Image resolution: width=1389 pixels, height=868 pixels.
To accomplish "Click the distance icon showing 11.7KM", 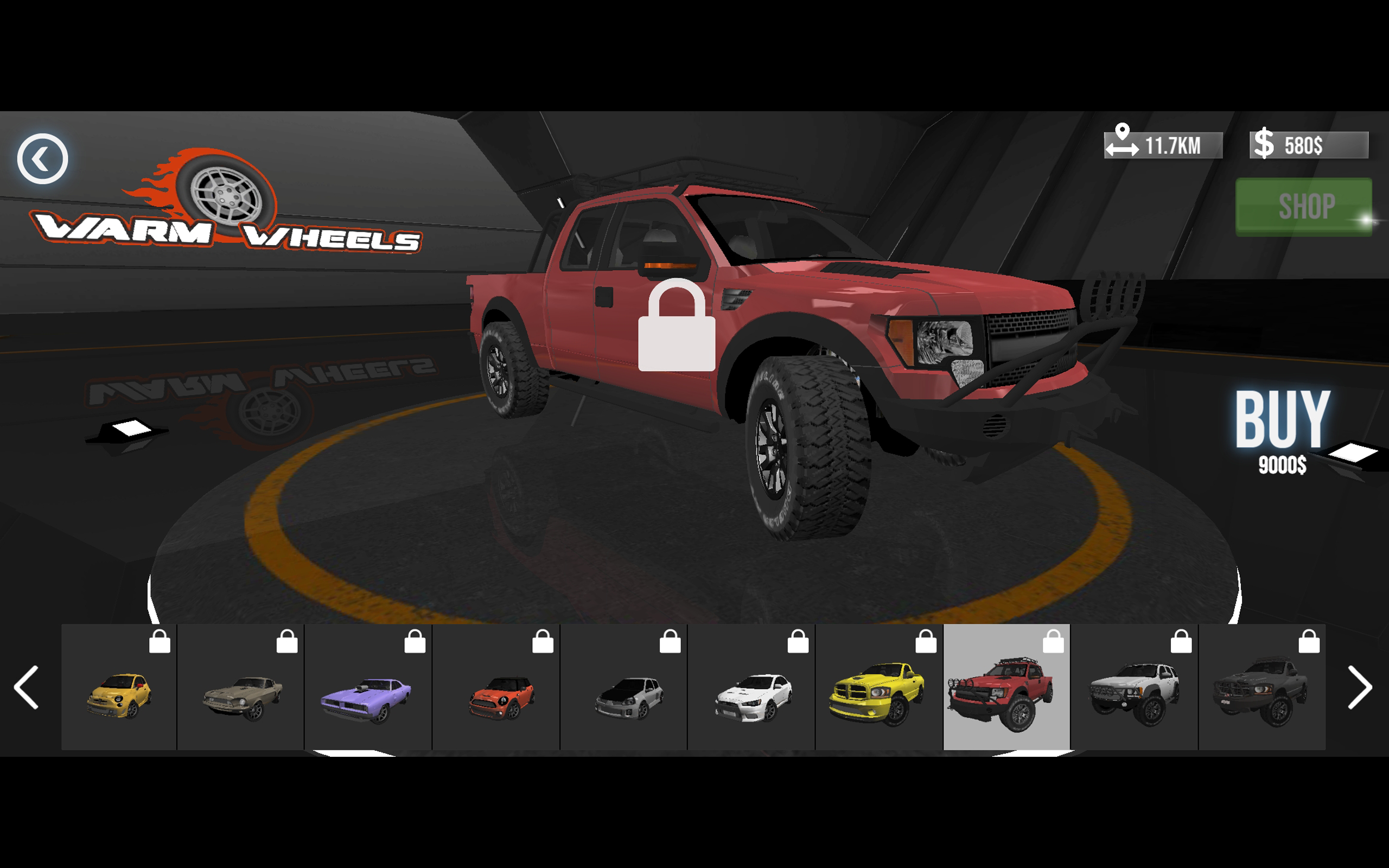I will 1123,144.
